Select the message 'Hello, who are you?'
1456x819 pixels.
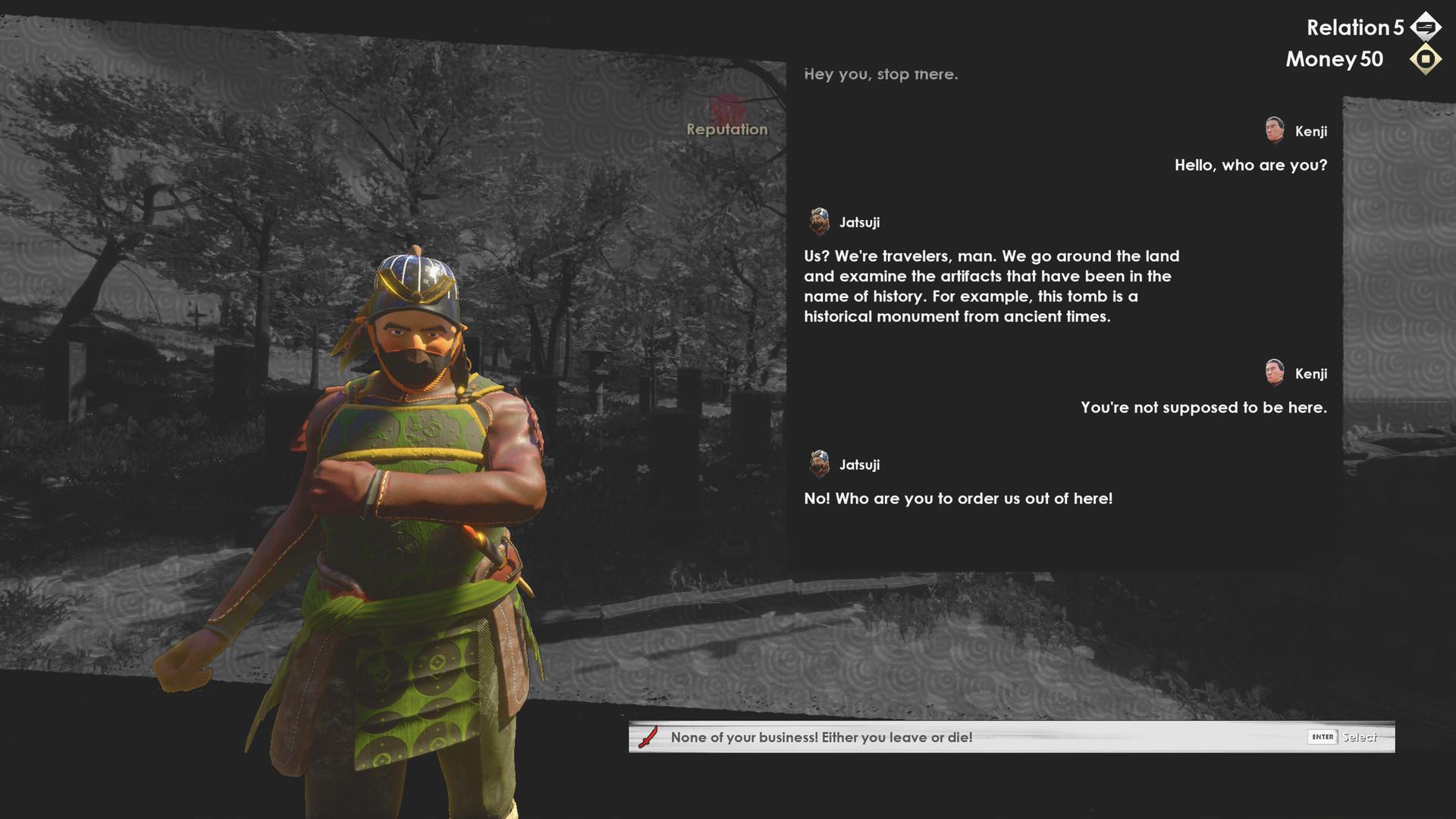(x=1250, y=165)
